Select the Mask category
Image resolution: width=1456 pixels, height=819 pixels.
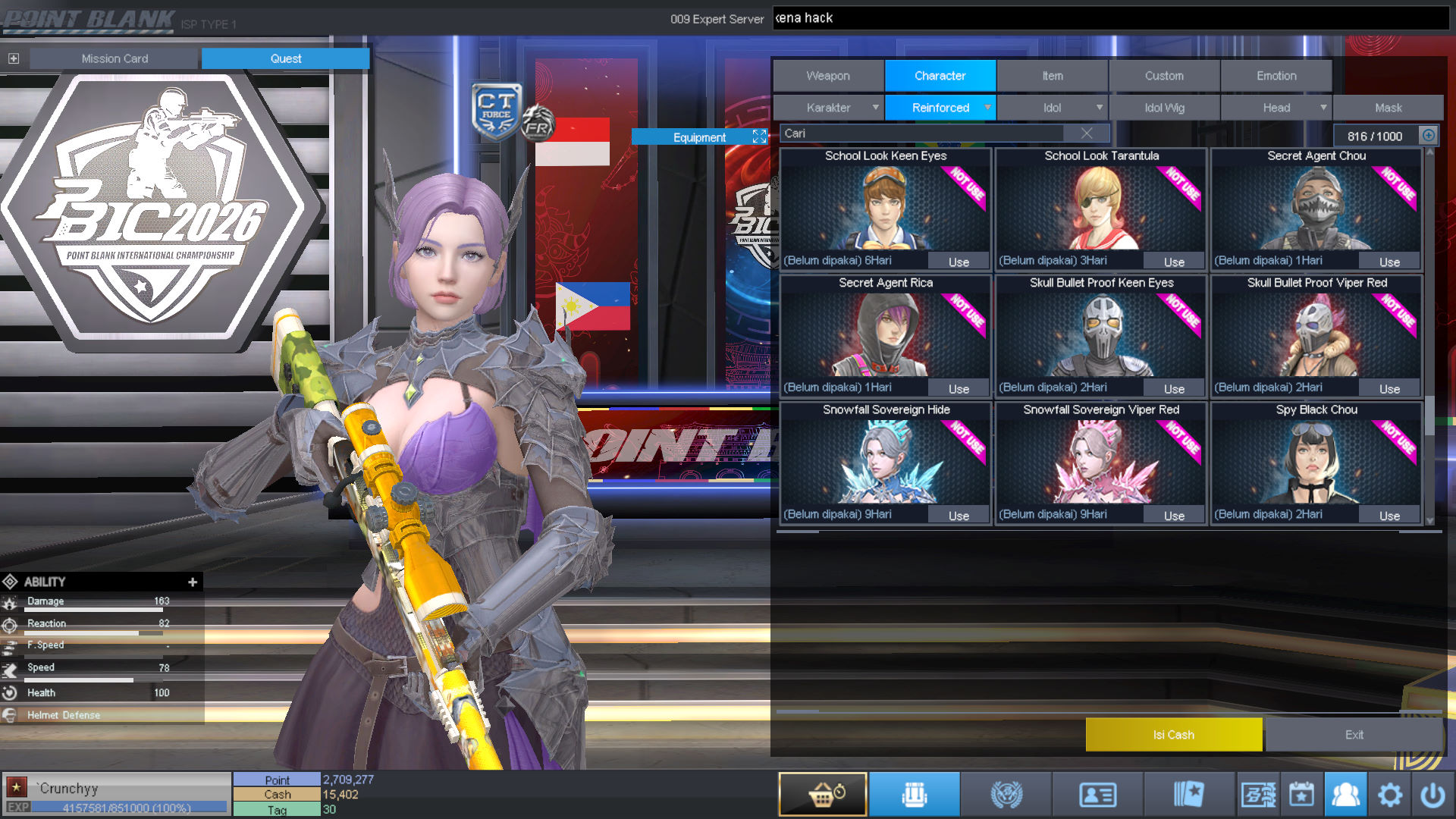pyautogui.click(x=1388, y=108)
